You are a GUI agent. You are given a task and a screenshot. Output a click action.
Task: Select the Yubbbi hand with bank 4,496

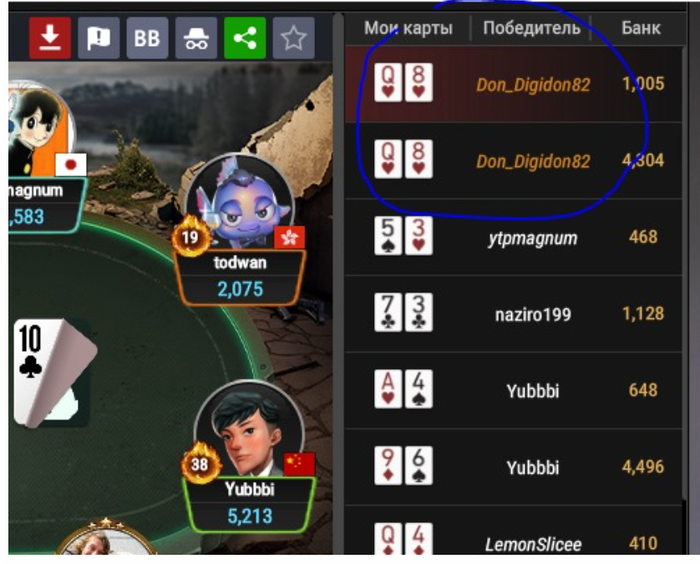[520, 467]
